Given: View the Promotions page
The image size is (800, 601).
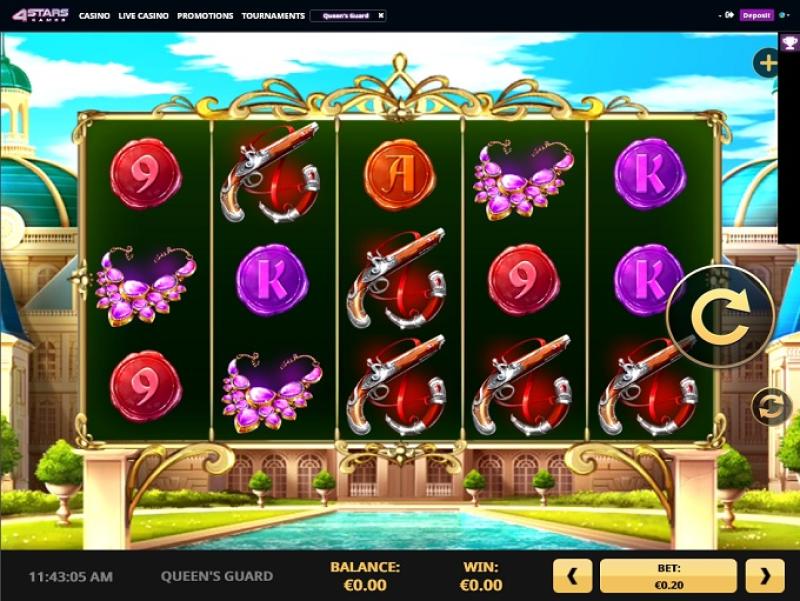Looking at the screenshot, I should (x=205, y=16).
